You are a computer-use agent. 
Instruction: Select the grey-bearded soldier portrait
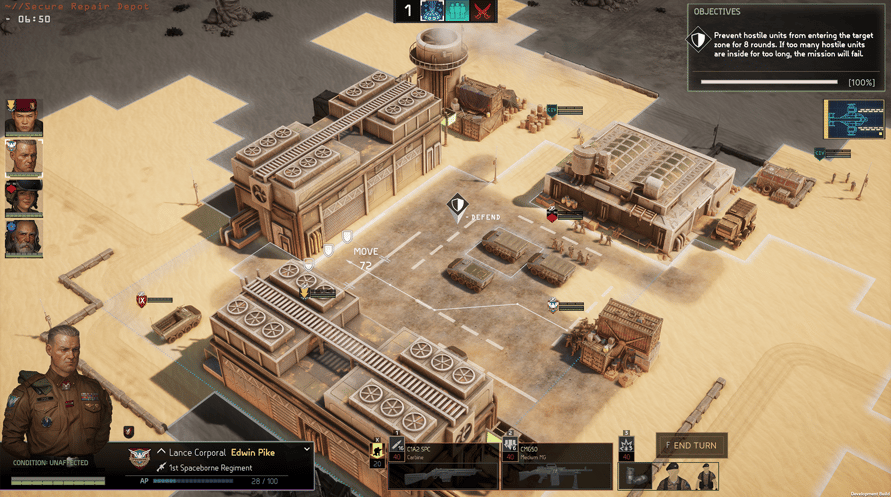point(23,239)
